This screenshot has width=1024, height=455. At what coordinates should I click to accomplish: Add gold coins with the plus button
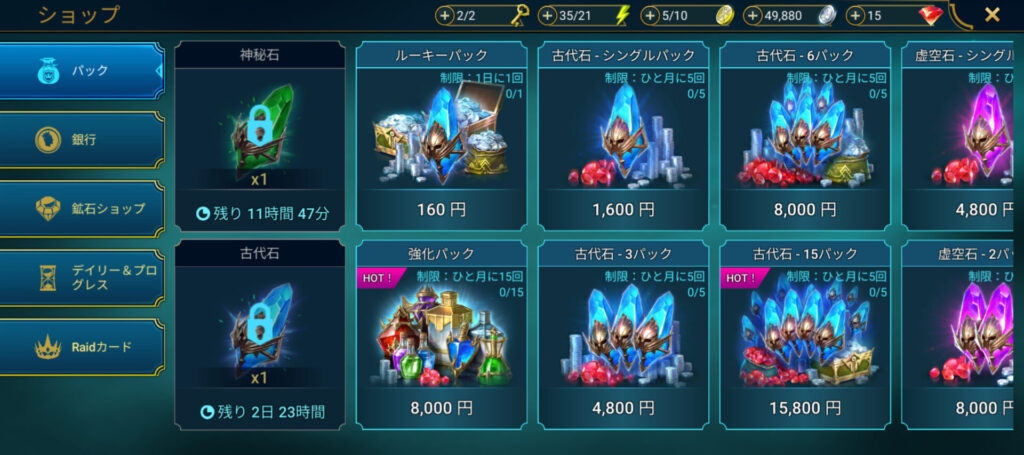point(651,16)
